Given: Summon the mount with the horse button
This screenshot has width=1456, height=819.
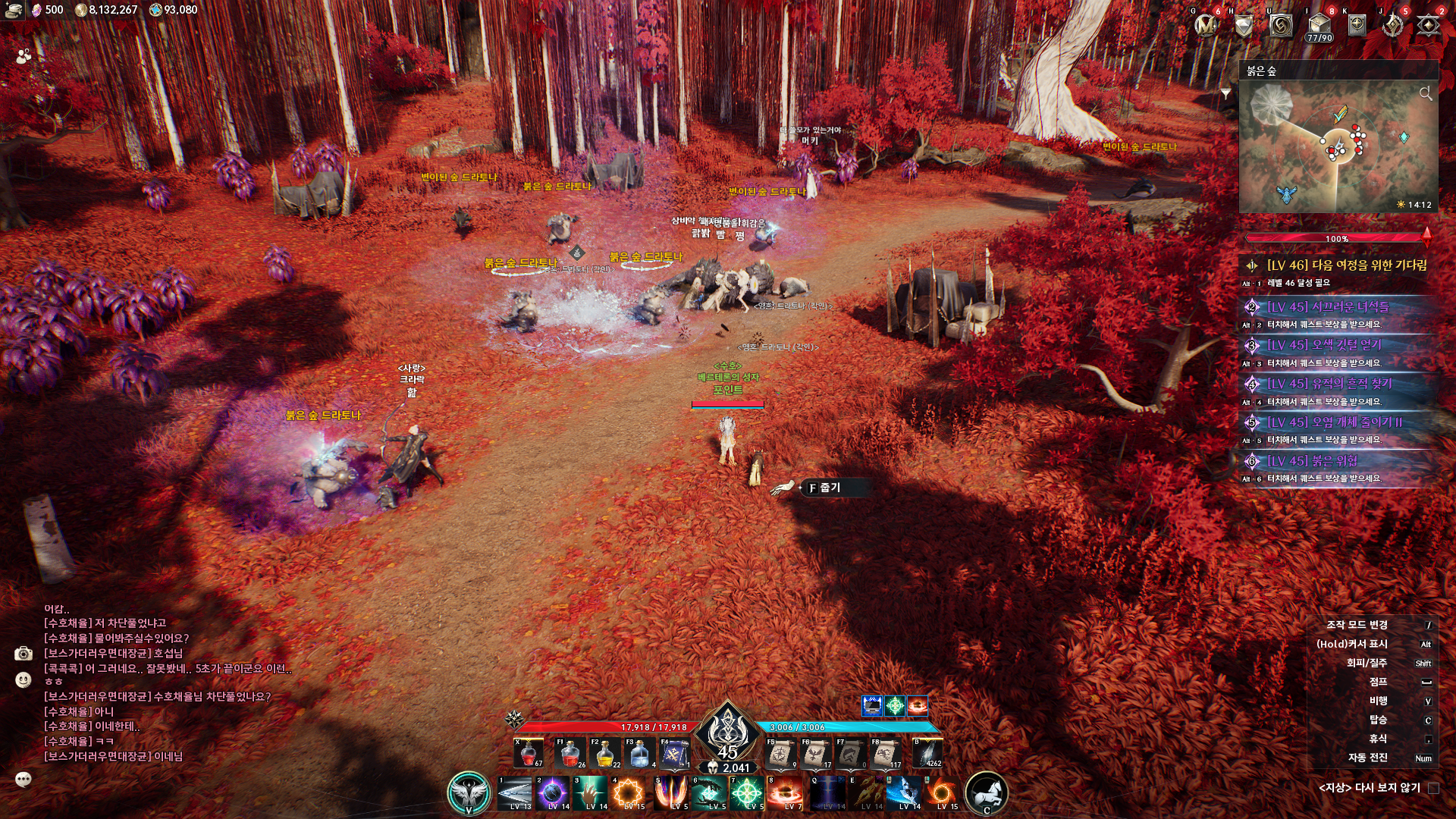Looking at the screenshot, I should click(986, 793).
